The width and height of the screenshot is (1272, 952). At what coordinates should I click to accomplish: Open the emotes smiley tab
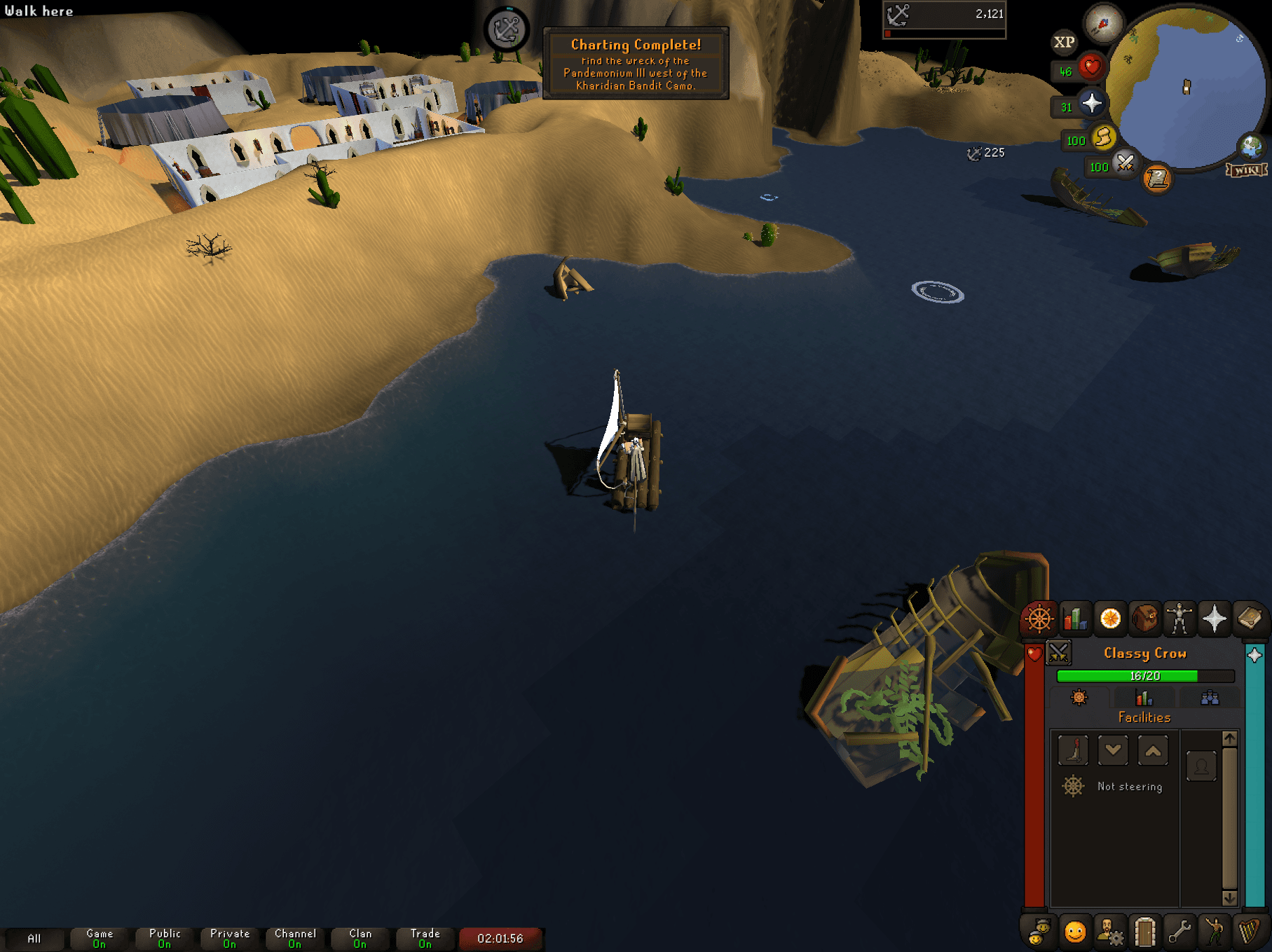[x=1075, y=932]
